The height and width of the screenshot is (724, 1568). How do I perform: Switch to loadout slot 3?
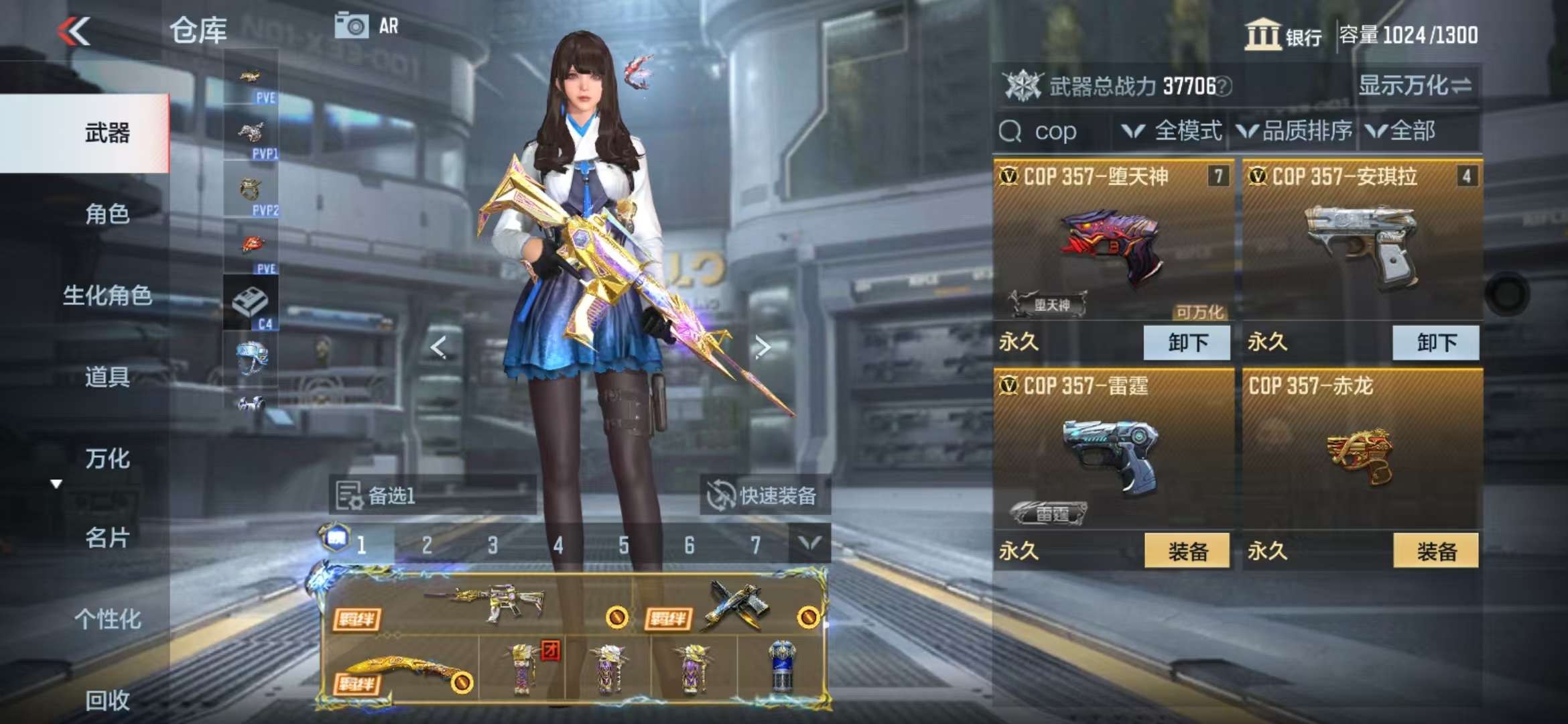(493, 545)
